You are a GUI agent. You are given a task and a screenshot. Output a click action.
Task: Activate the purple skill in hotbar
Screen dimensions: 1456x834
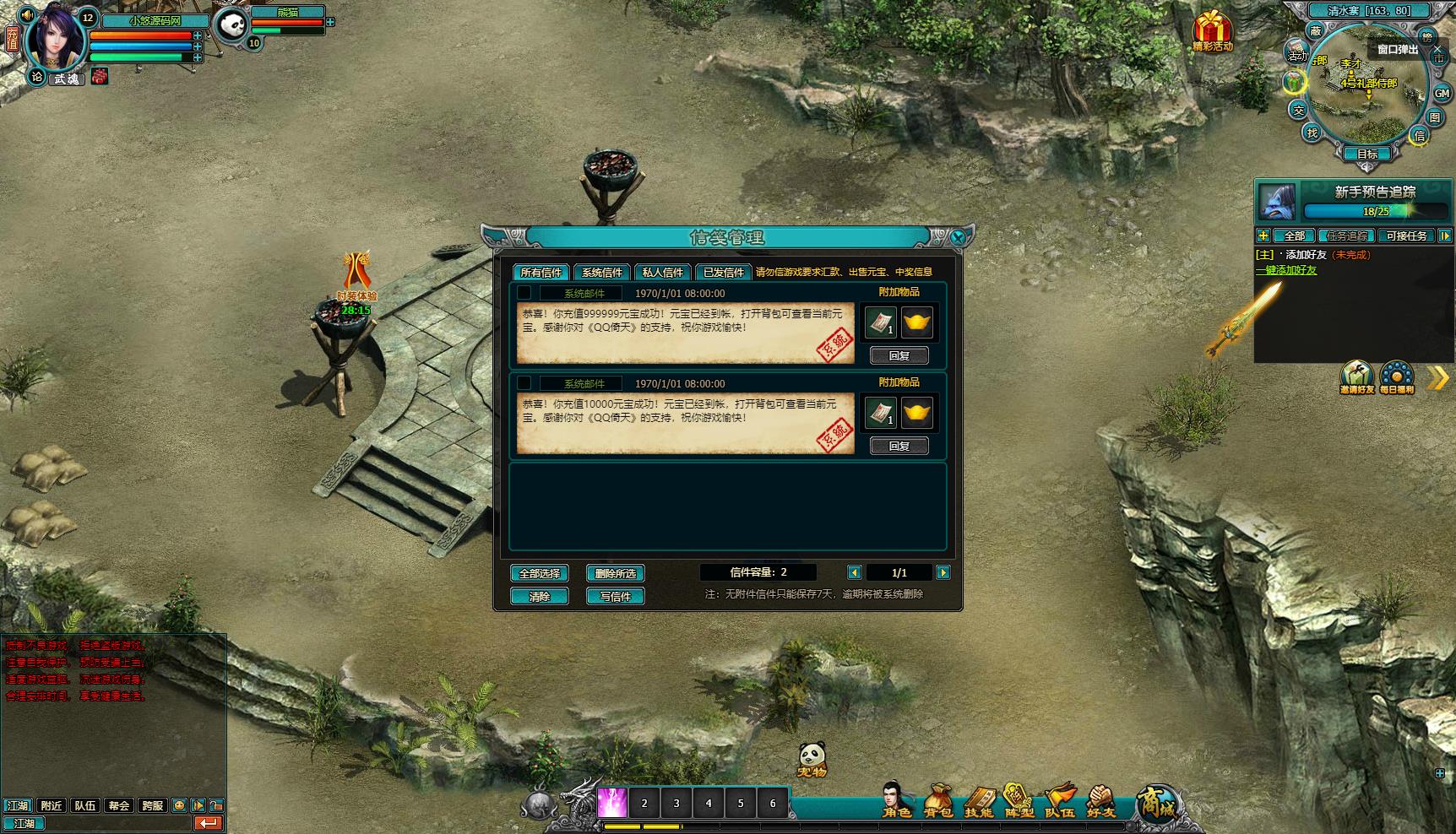pos(611,803)
